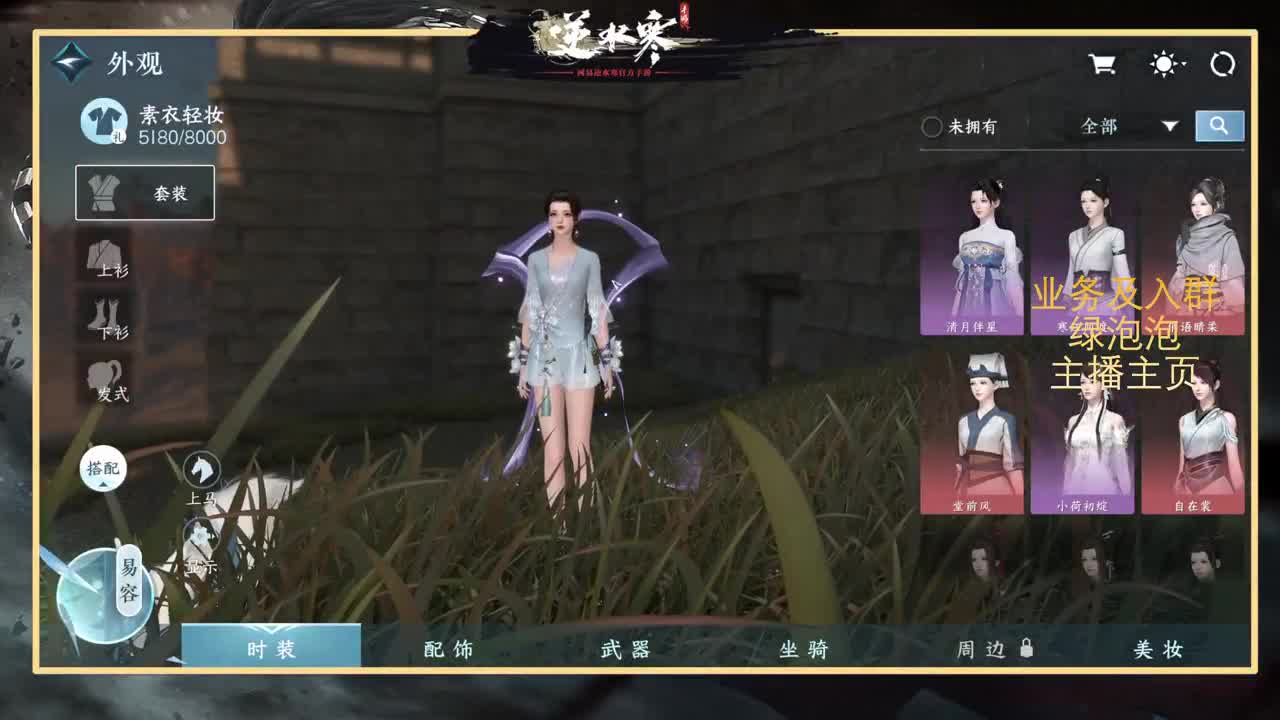This screenshot has width=1280, height=720.
Task: Toggle the 套装 outfit set option
Action: coord(146,192)
